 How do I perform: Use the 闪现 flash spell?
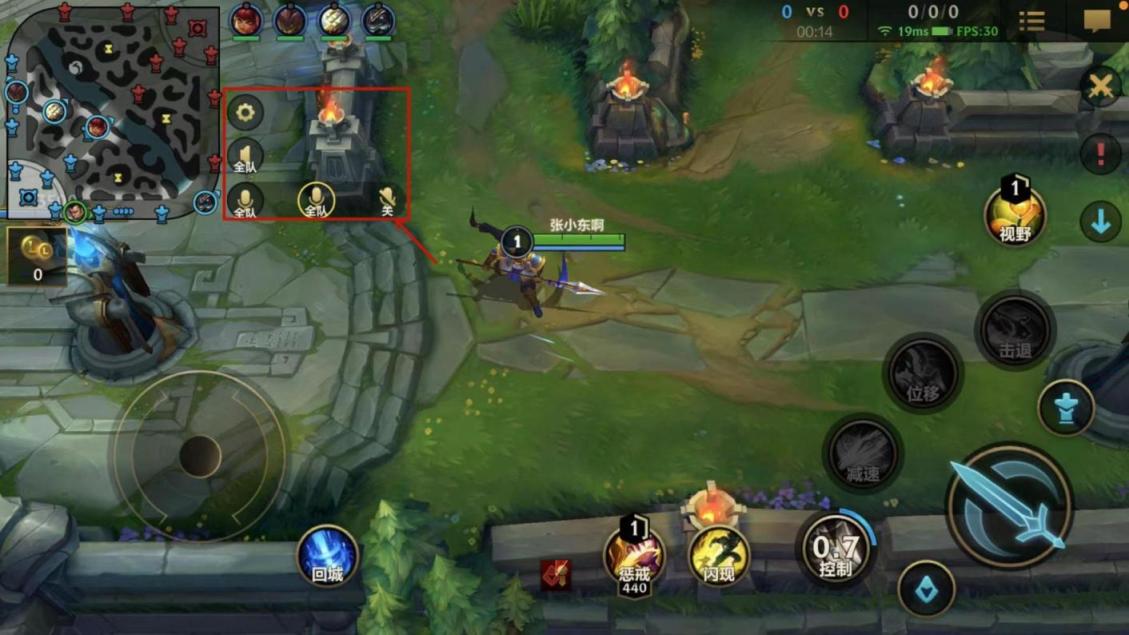point(719,555)
